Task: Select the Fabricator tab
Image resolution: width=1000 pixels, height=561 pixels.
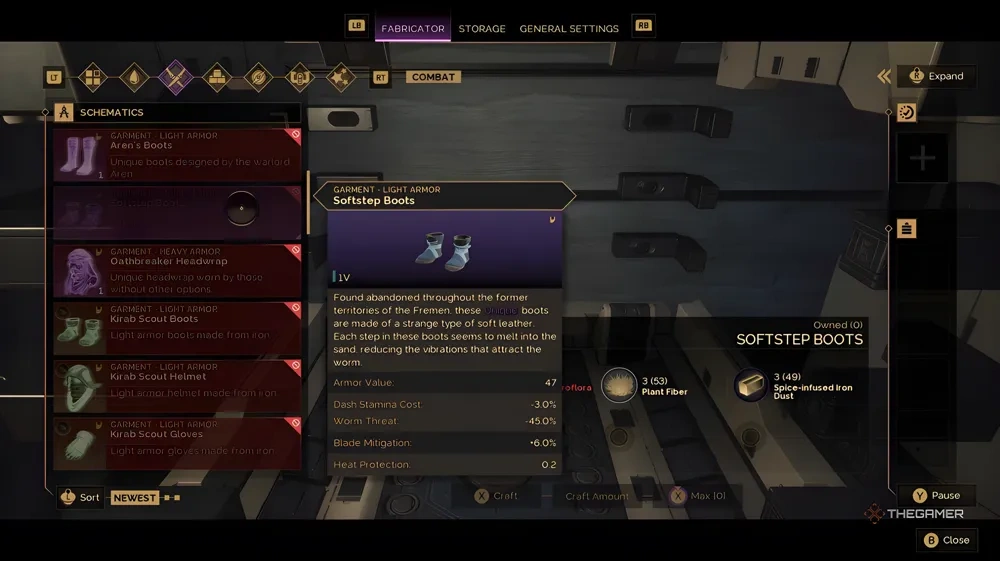Action: (x=412, y=29)
